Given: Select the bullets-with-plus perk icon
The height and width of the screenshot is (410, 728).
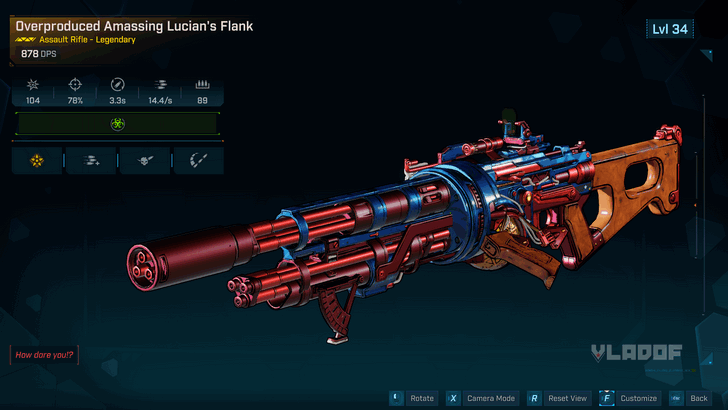Looking at the screenshot, I should [x=92, y=160].
